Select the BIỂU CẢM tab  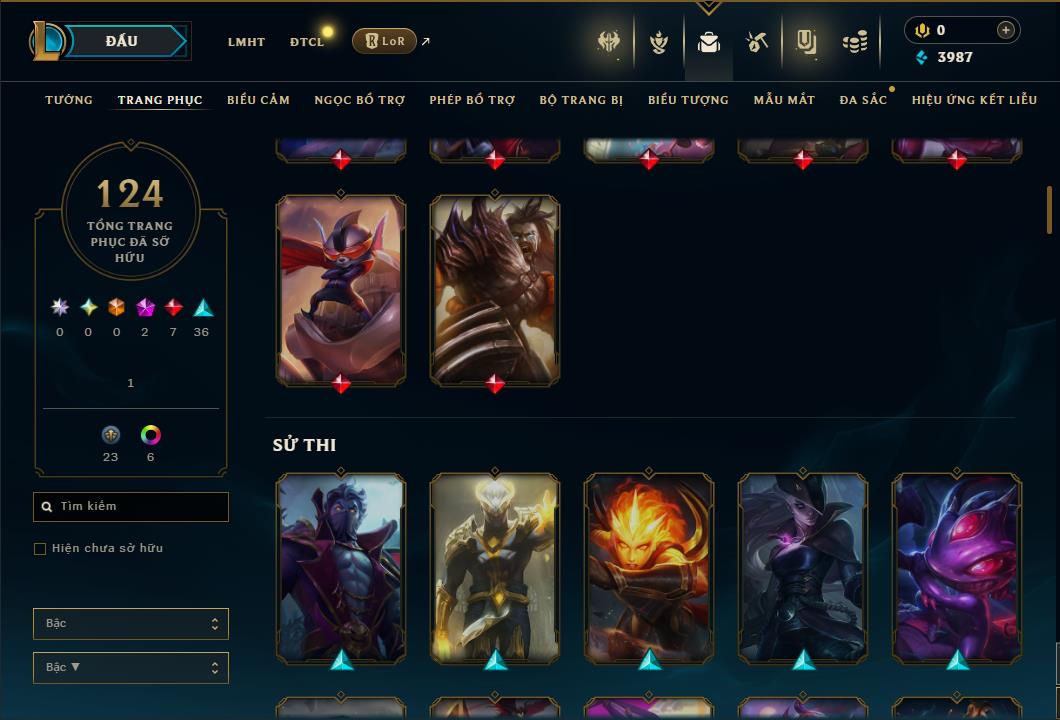[x=258, y=100]
